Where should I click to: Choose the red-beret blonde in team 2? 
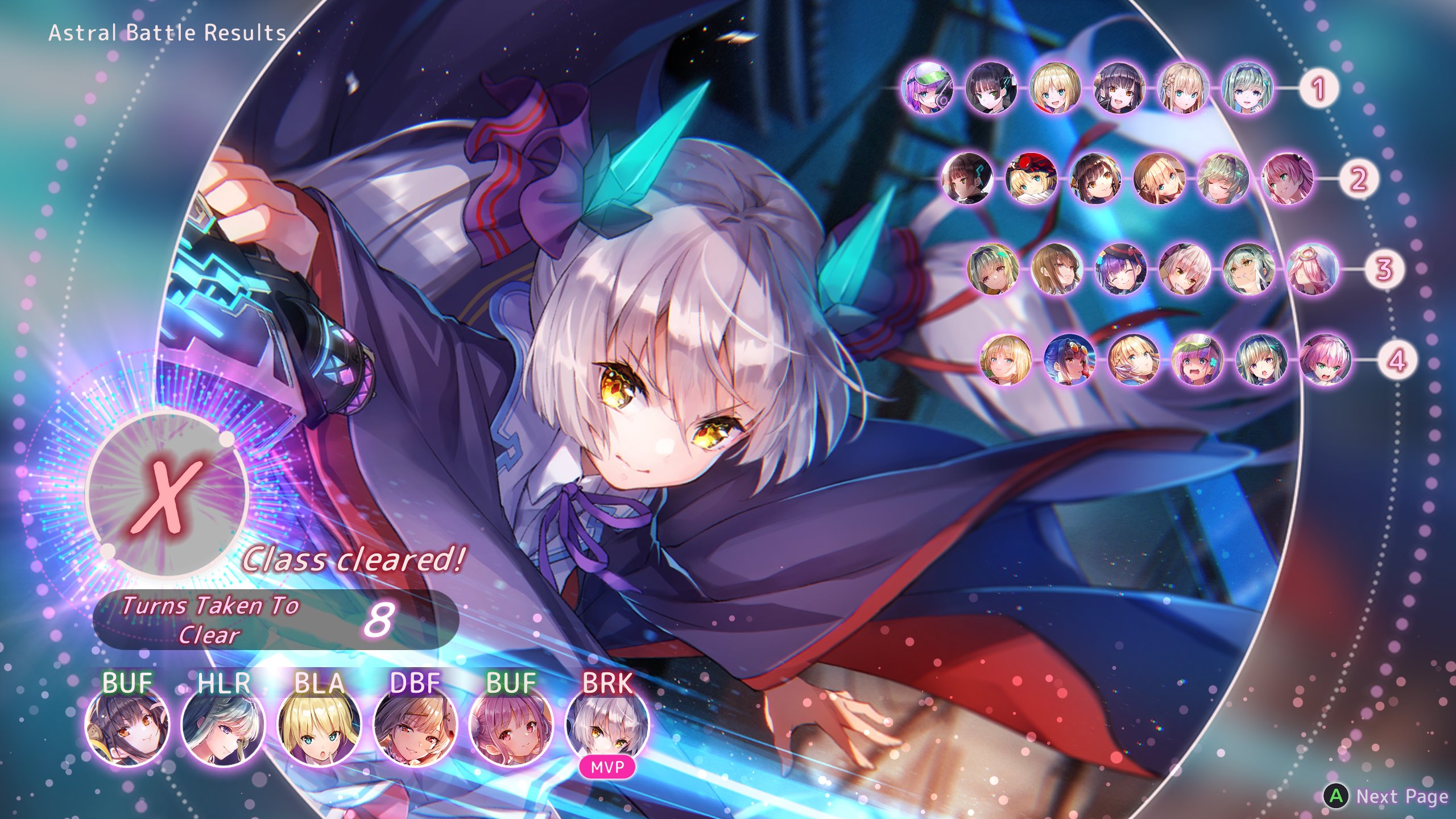tap(1031, 179)
